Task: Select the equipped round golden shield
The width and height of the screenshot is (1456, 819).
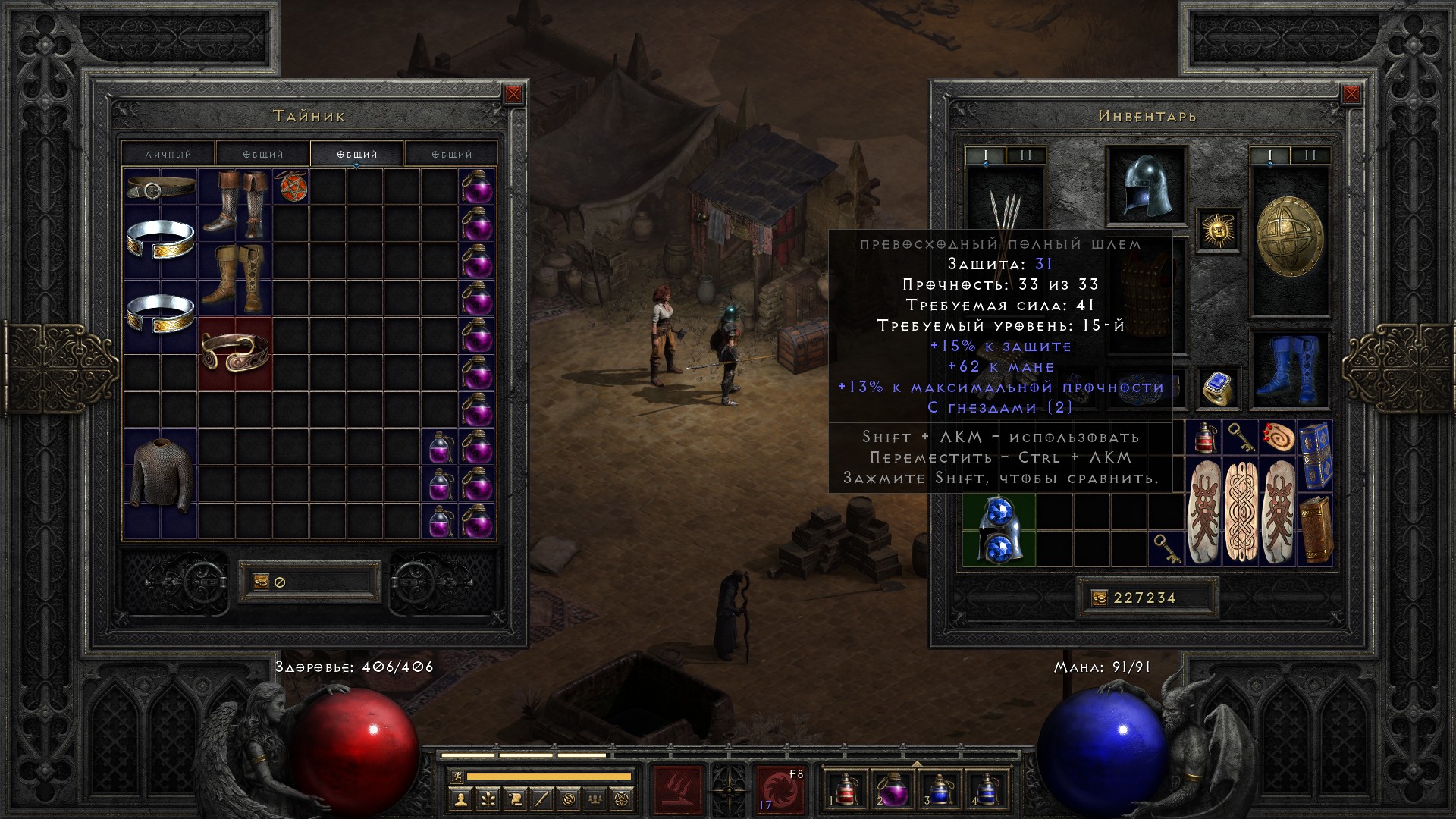Action: [1289, 237]
